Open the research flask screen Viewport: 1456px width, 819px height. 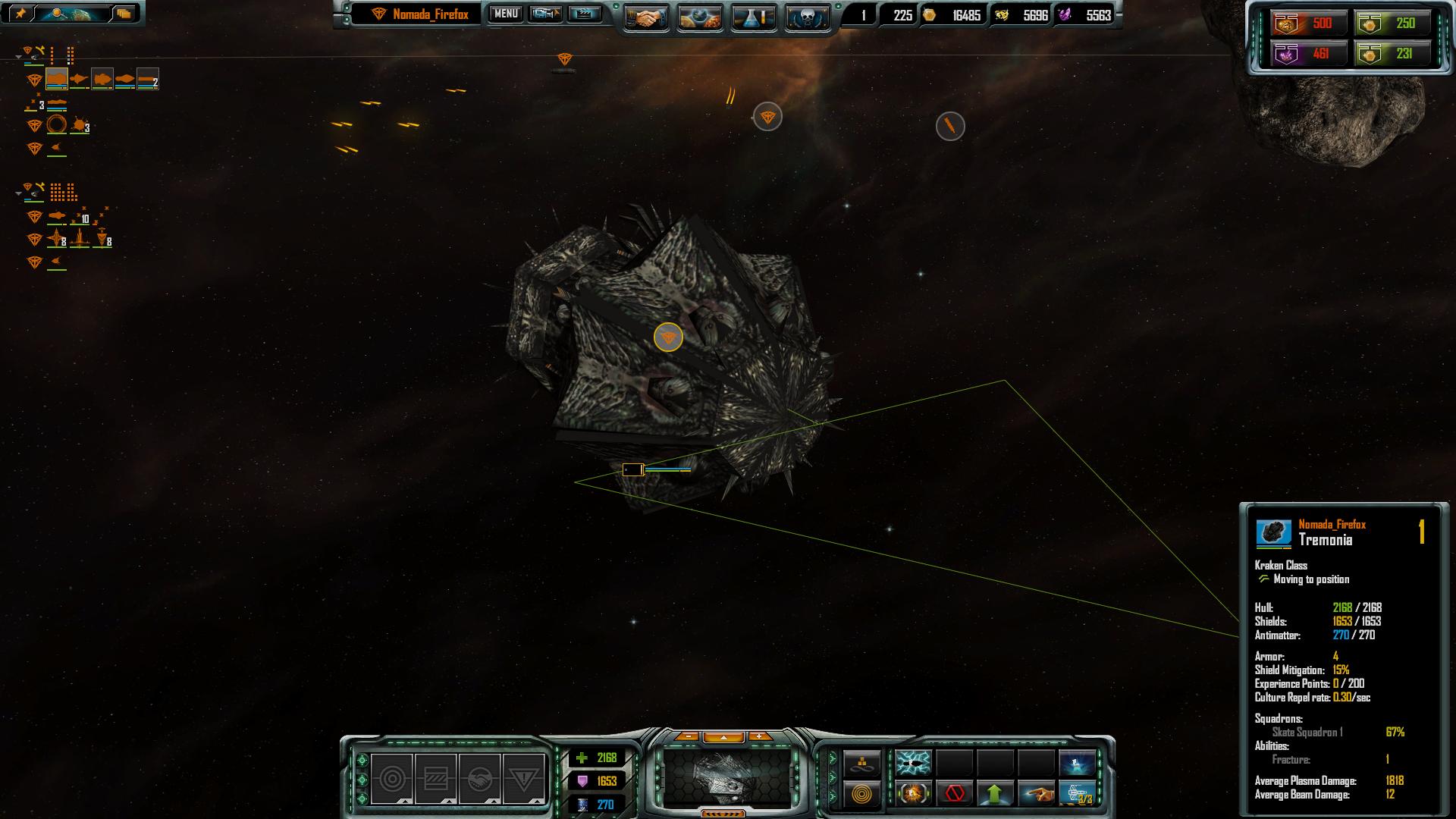pyautogui.click(x=754, y=17)
